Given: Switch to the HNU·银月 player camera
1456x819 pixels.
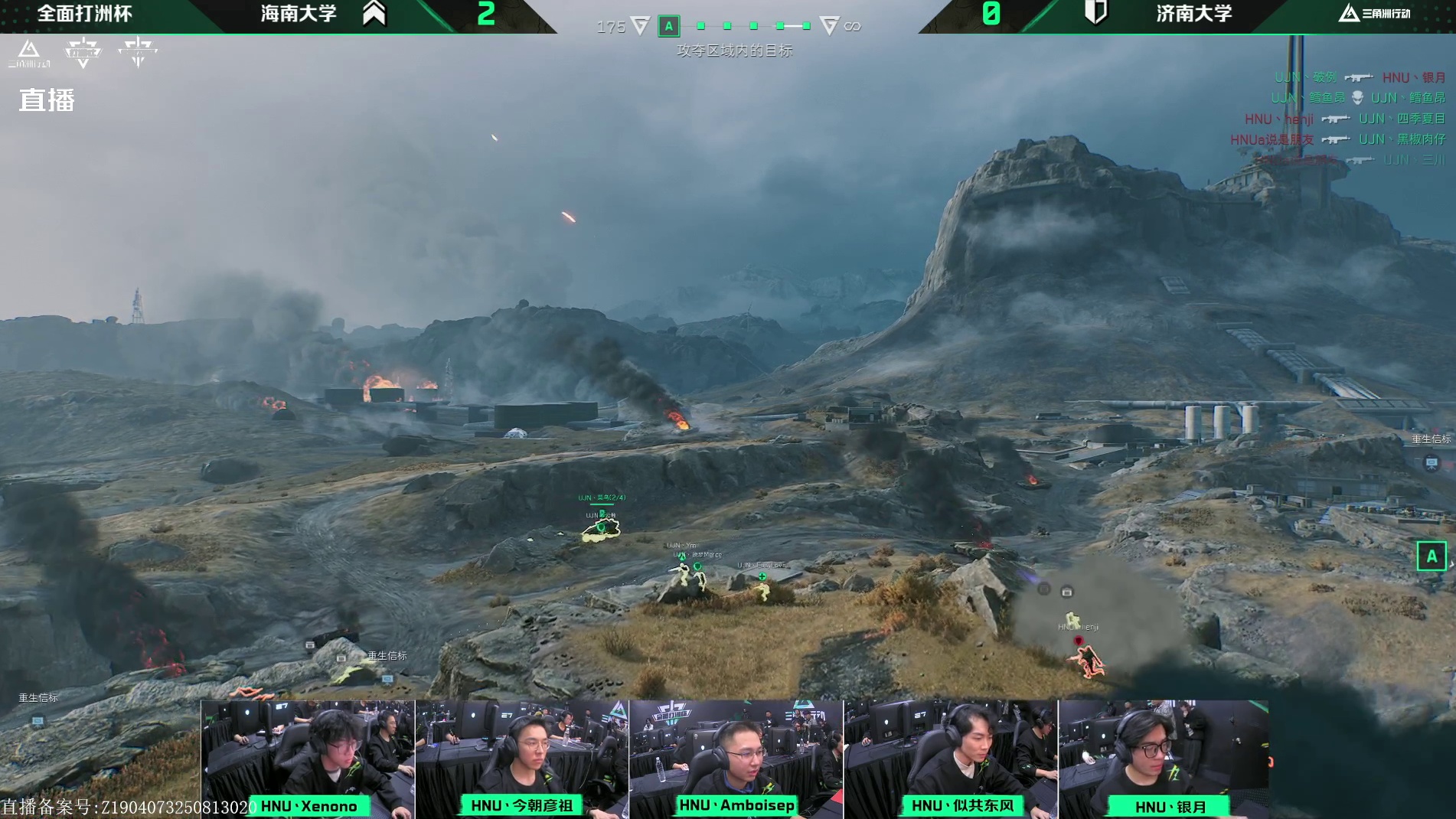Looking at the screenshot, I should 1163,759.
